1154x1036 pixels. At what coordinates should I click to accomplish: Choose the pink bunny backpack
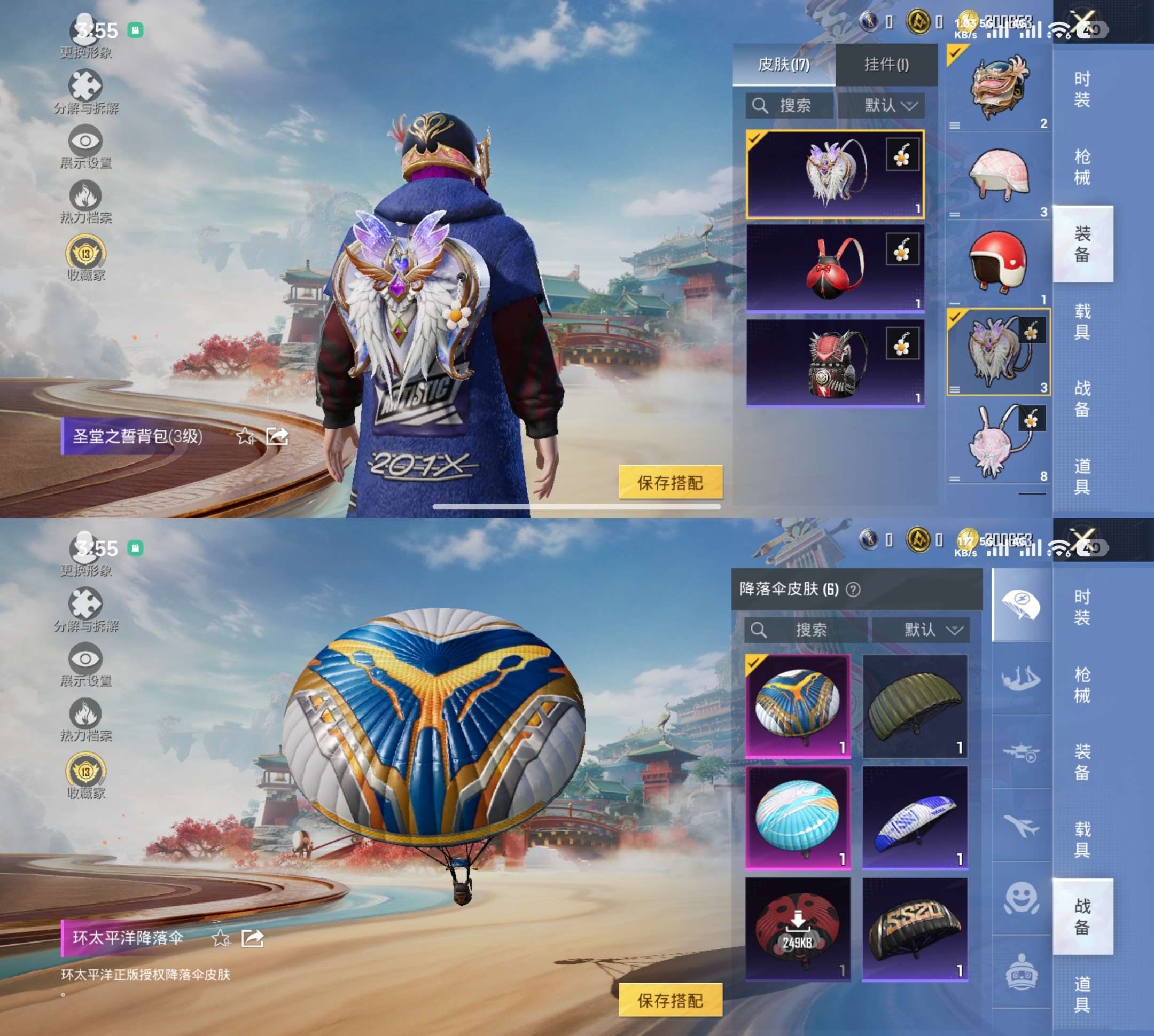[x=999, y=440]
